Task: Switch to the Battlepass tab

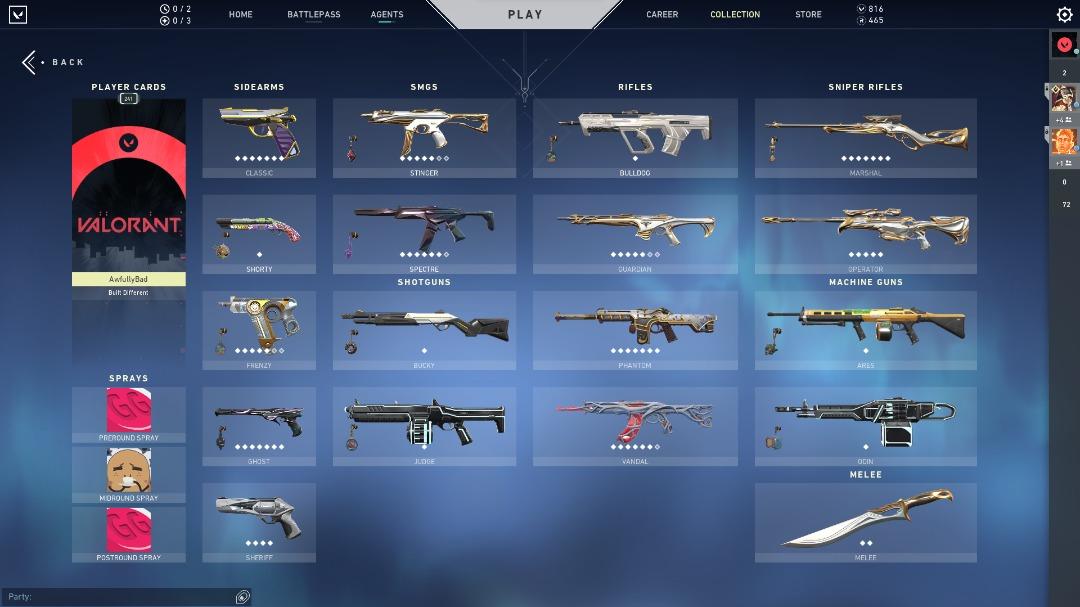Action: coord(313,15)
